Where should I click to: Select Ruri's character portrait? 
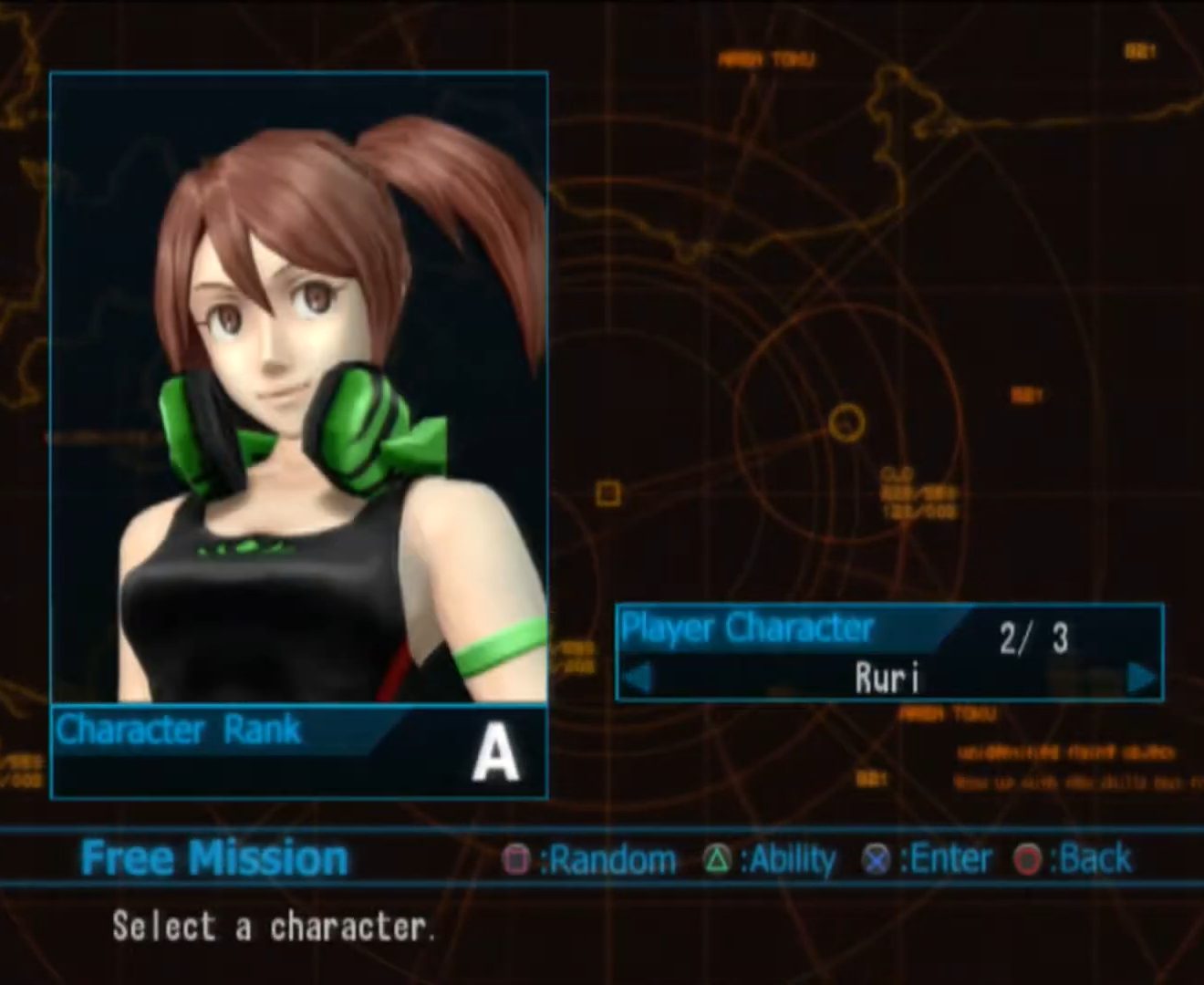pyautogui.click(x=299, y=388)
